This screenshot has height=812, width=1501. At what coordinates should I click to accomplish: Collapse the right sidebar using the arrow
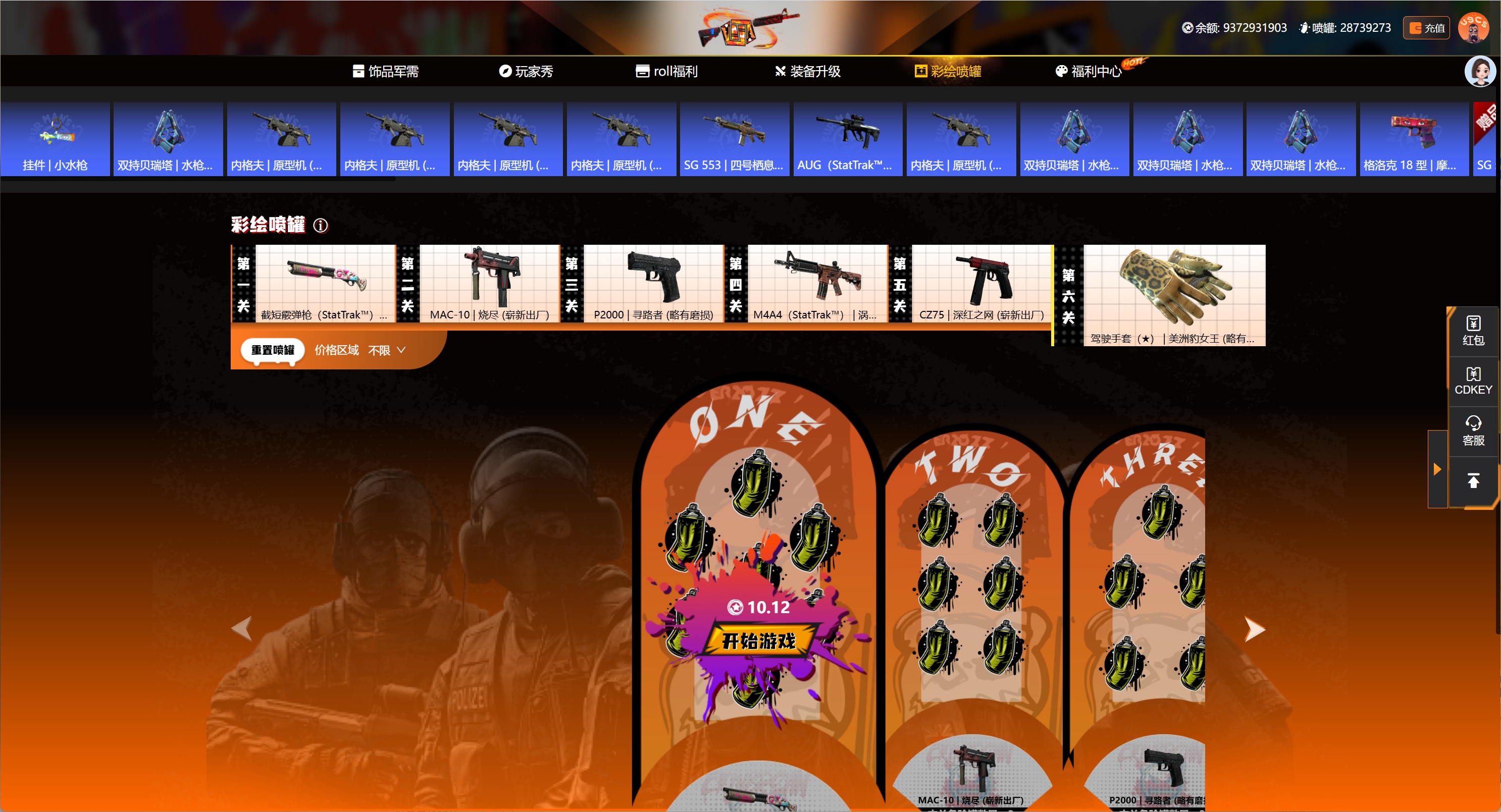coord(1437,468)
